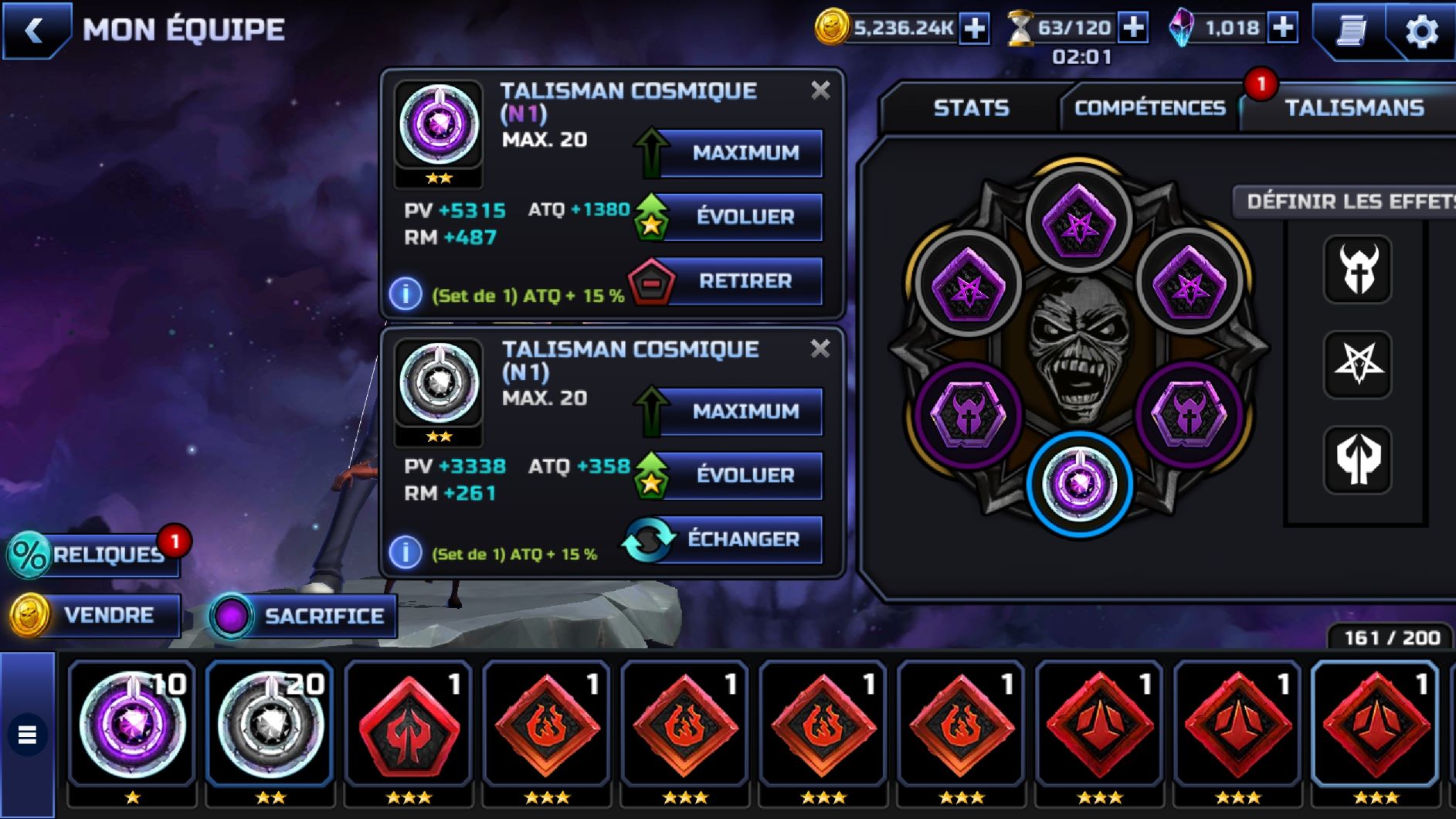Viewport: 1456px width, 819px height.
Task: Add more gold with the plus button
Action: tap(975, 29)
